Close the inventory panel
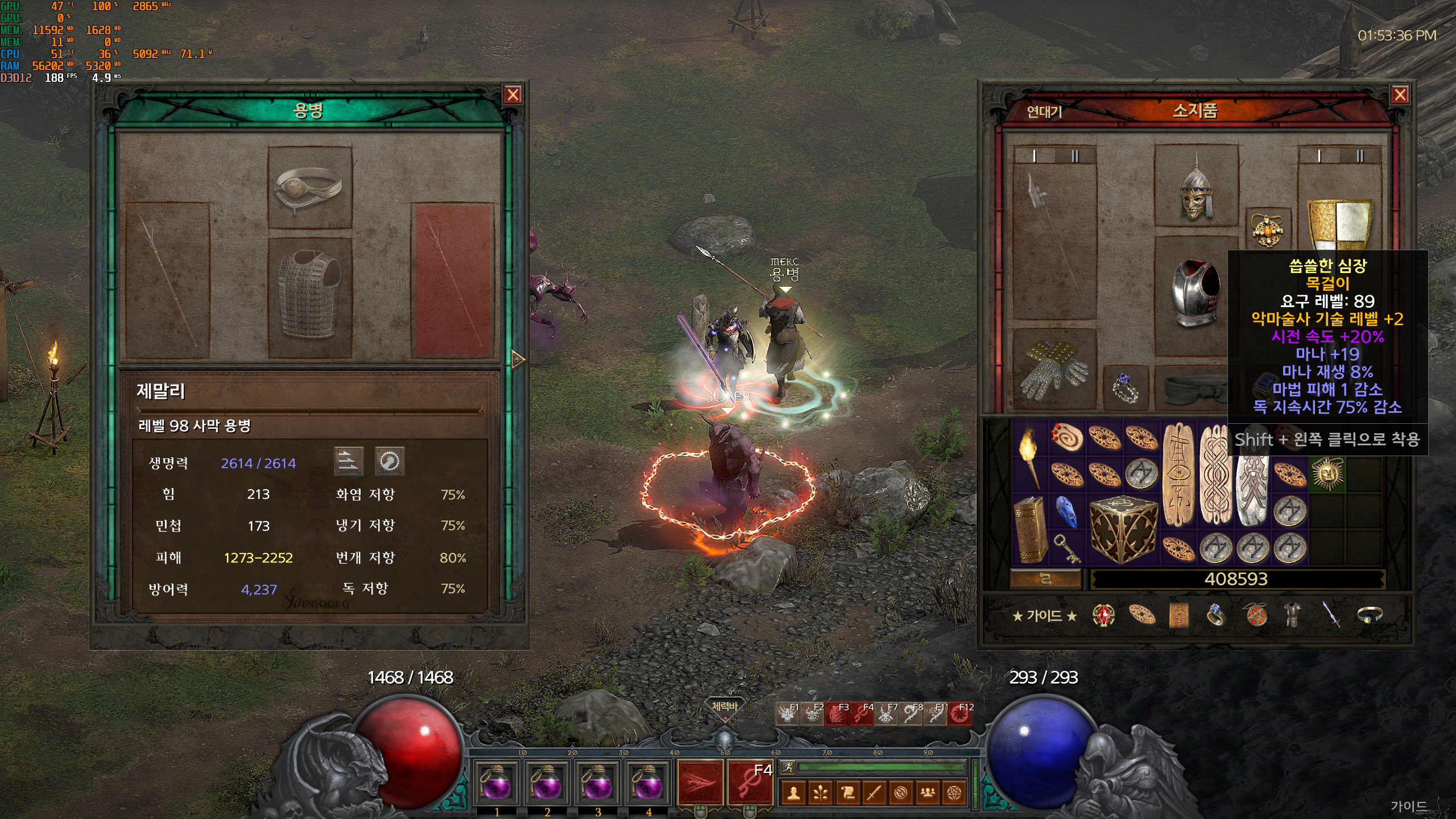This screenshot has height=819, width=1456. click(1400, 95)
